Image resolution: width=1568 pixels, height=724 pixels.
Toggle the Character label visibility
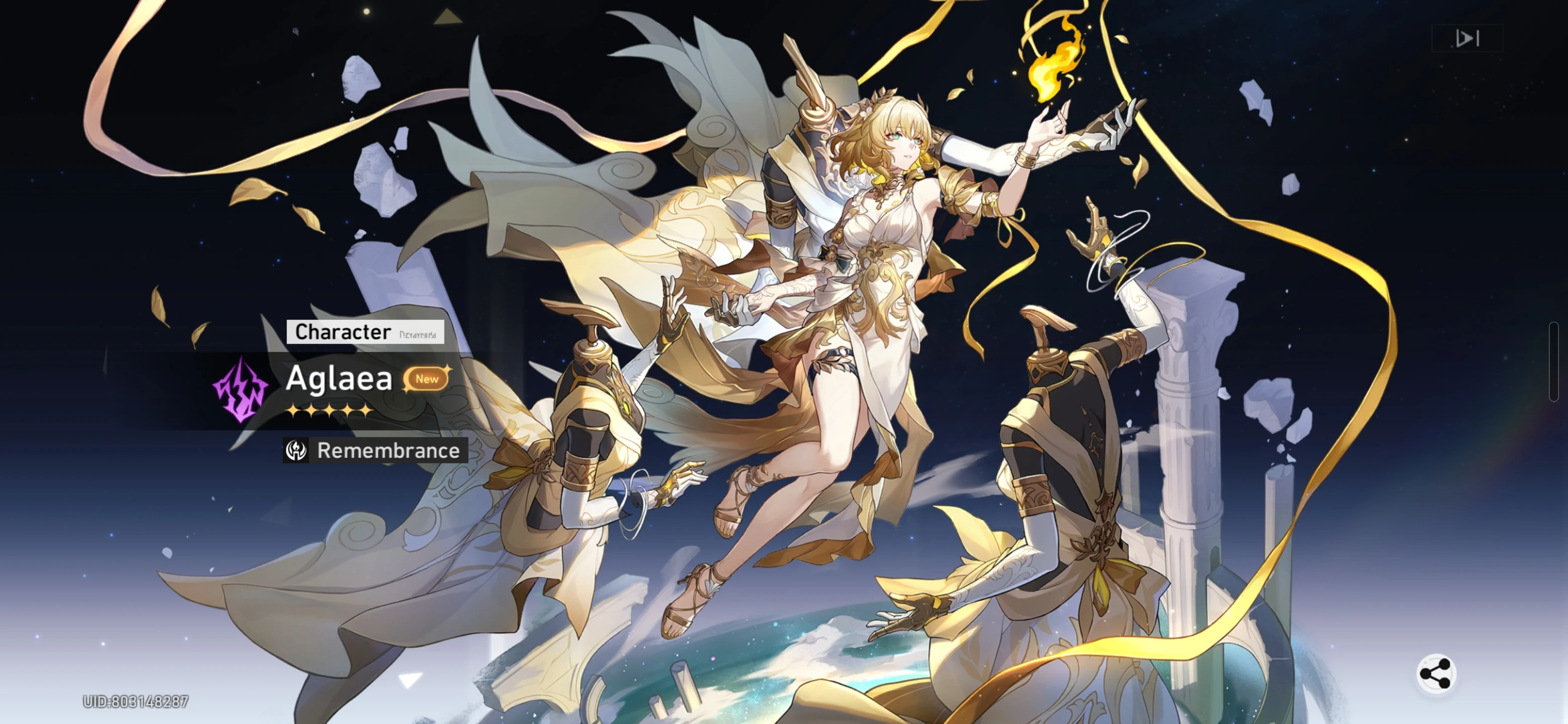[342, 332]
